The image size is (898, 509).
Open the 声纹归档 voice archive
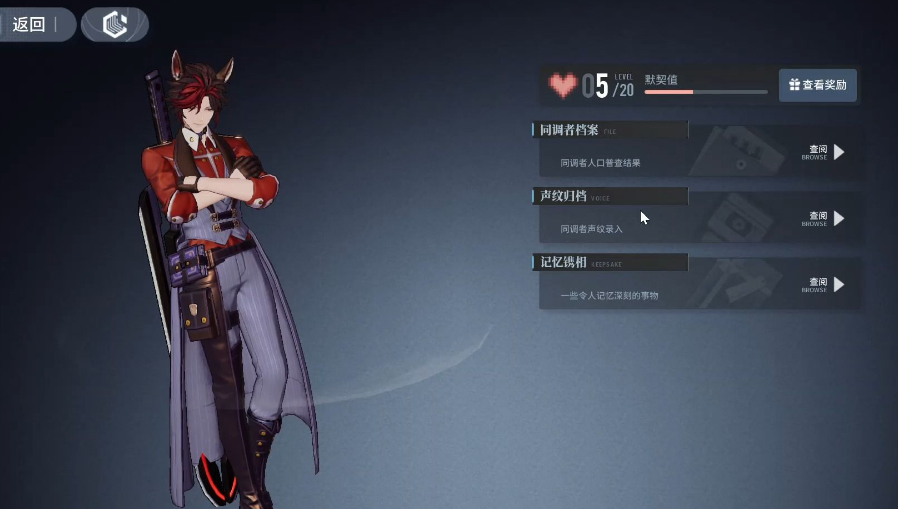click(x=826, y=218)
